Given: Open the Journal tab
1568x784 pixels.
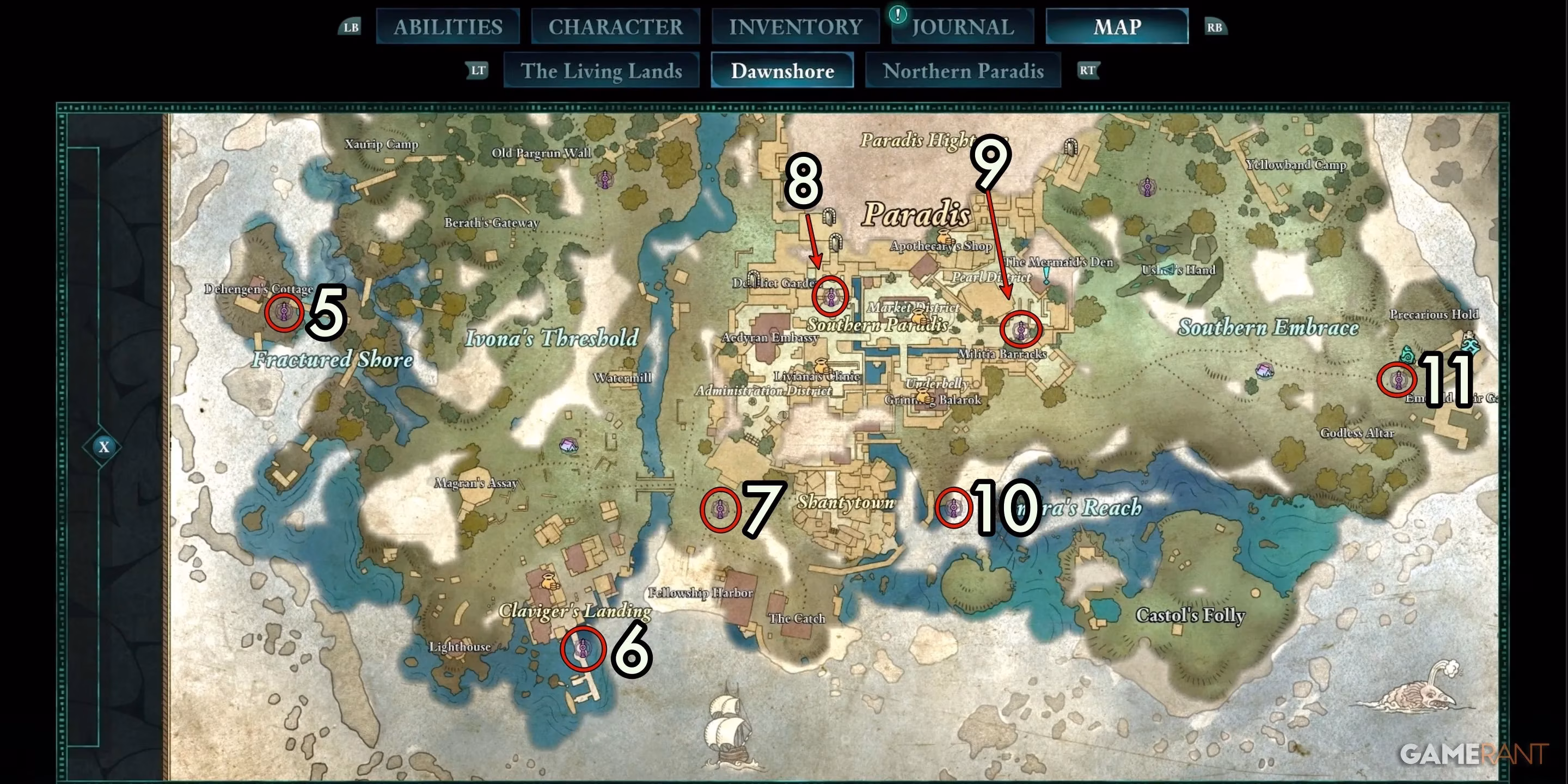Looking at the screenshot, I should pyautogui.click(x=963, y=27).
